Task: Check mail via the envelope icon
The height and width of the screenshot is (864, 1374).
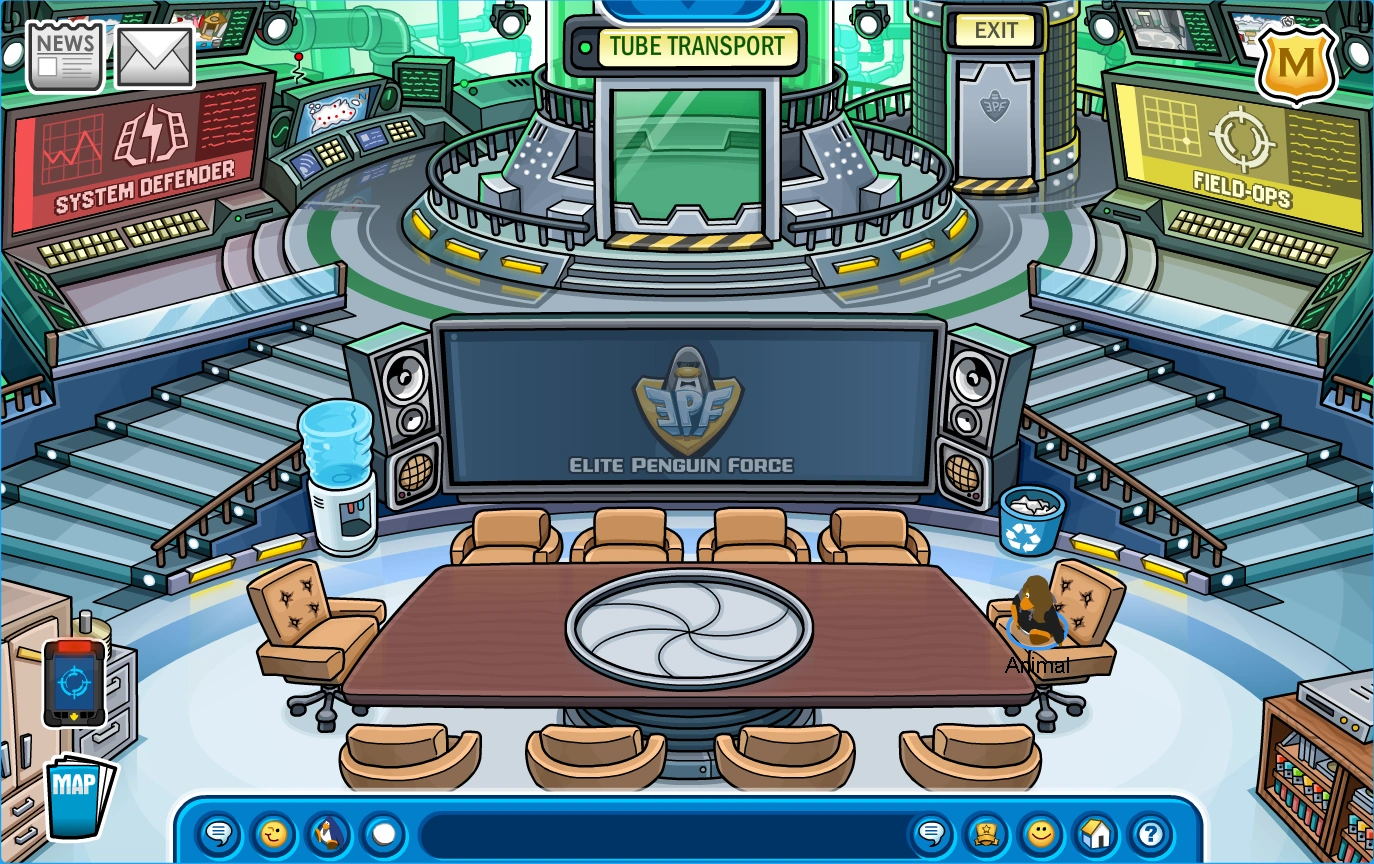Action: [x=155, y=55]
